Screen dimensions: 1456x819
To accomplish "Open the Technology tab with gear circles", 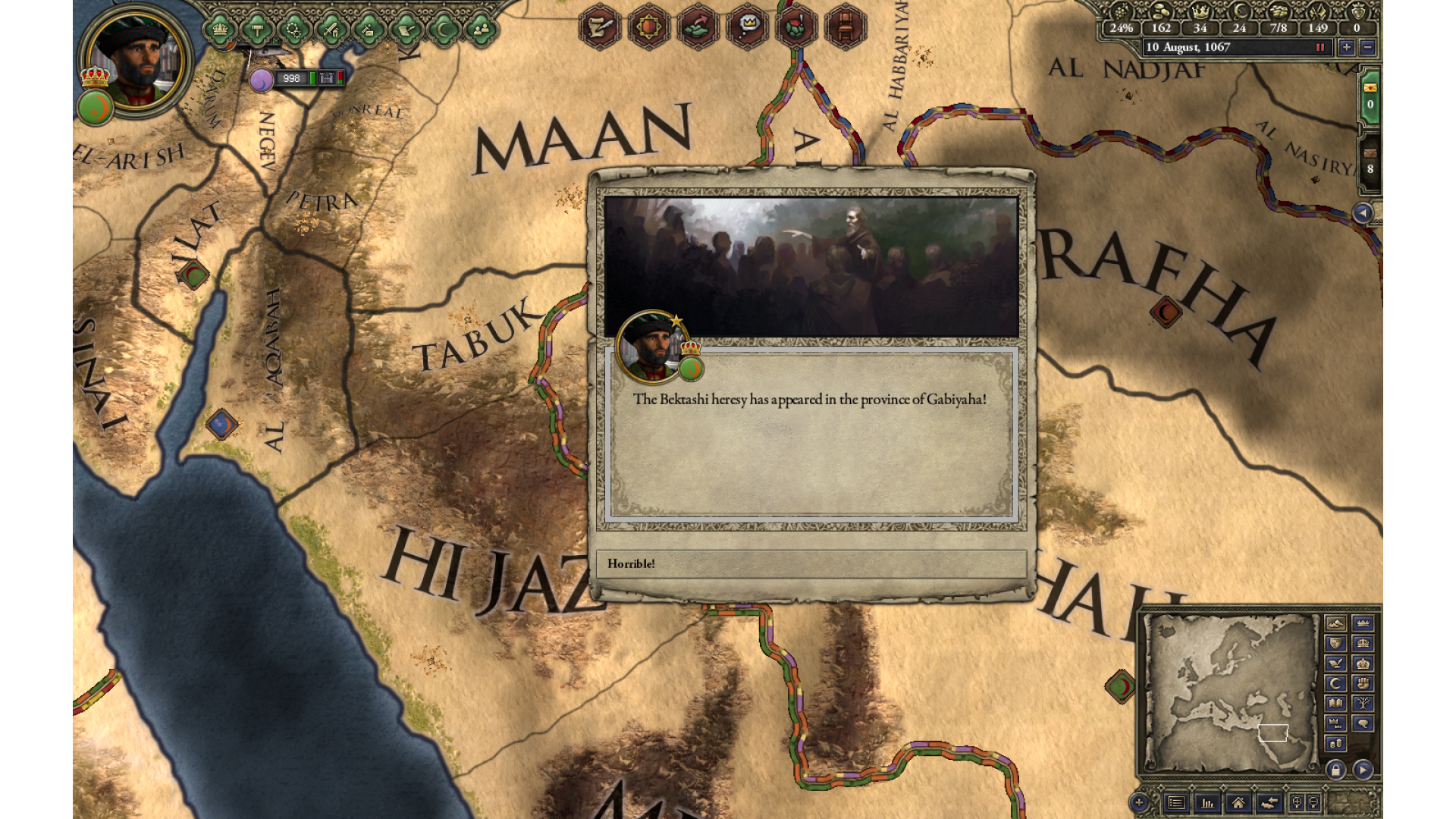I will point(294,30).
